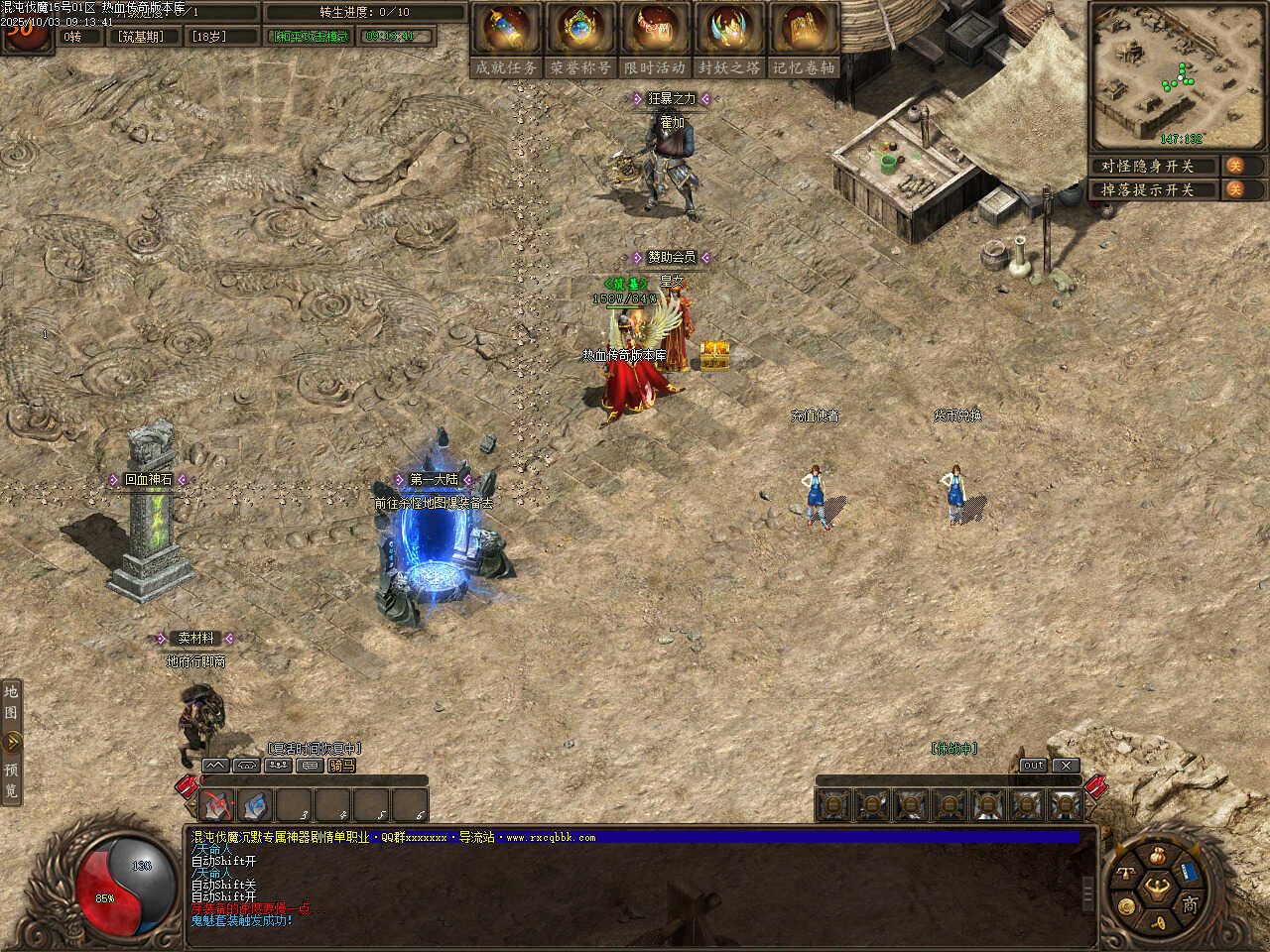Screen dimensions: 1270x952
Task: Close the right hotbar with X
Action: point(1065,766)
